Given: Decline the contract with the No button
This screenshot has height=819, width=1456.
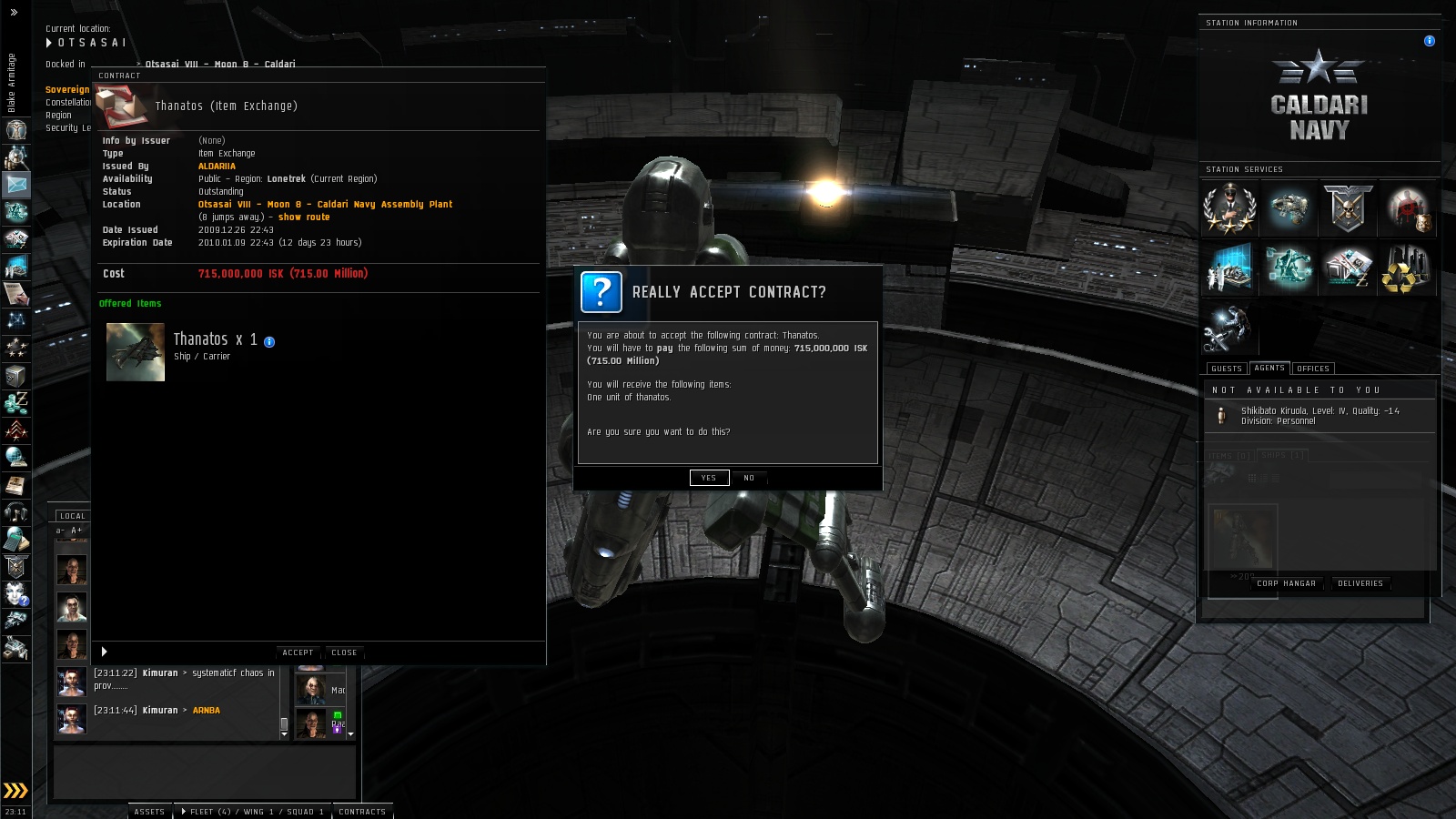Looking at the screenshot, I should tap(749, 478).
